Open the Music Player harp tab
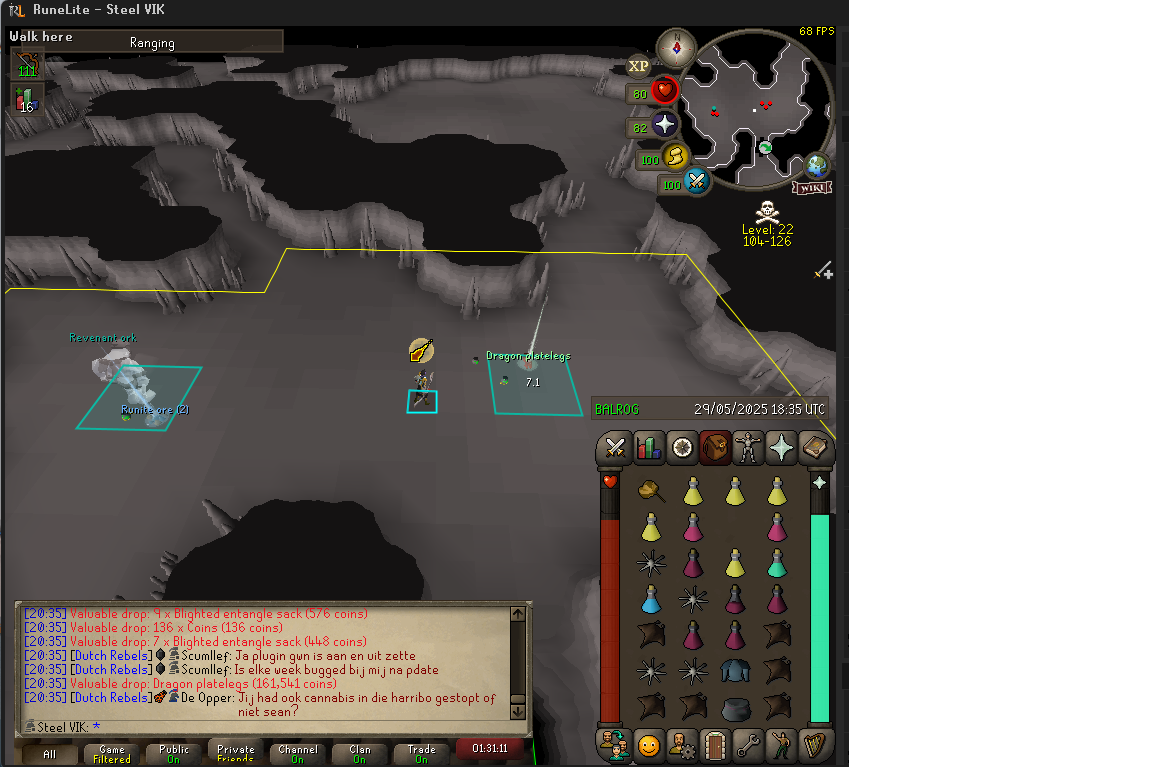Image resolution: width=1152 pixels, height=767 pixels. coord(815,745)
